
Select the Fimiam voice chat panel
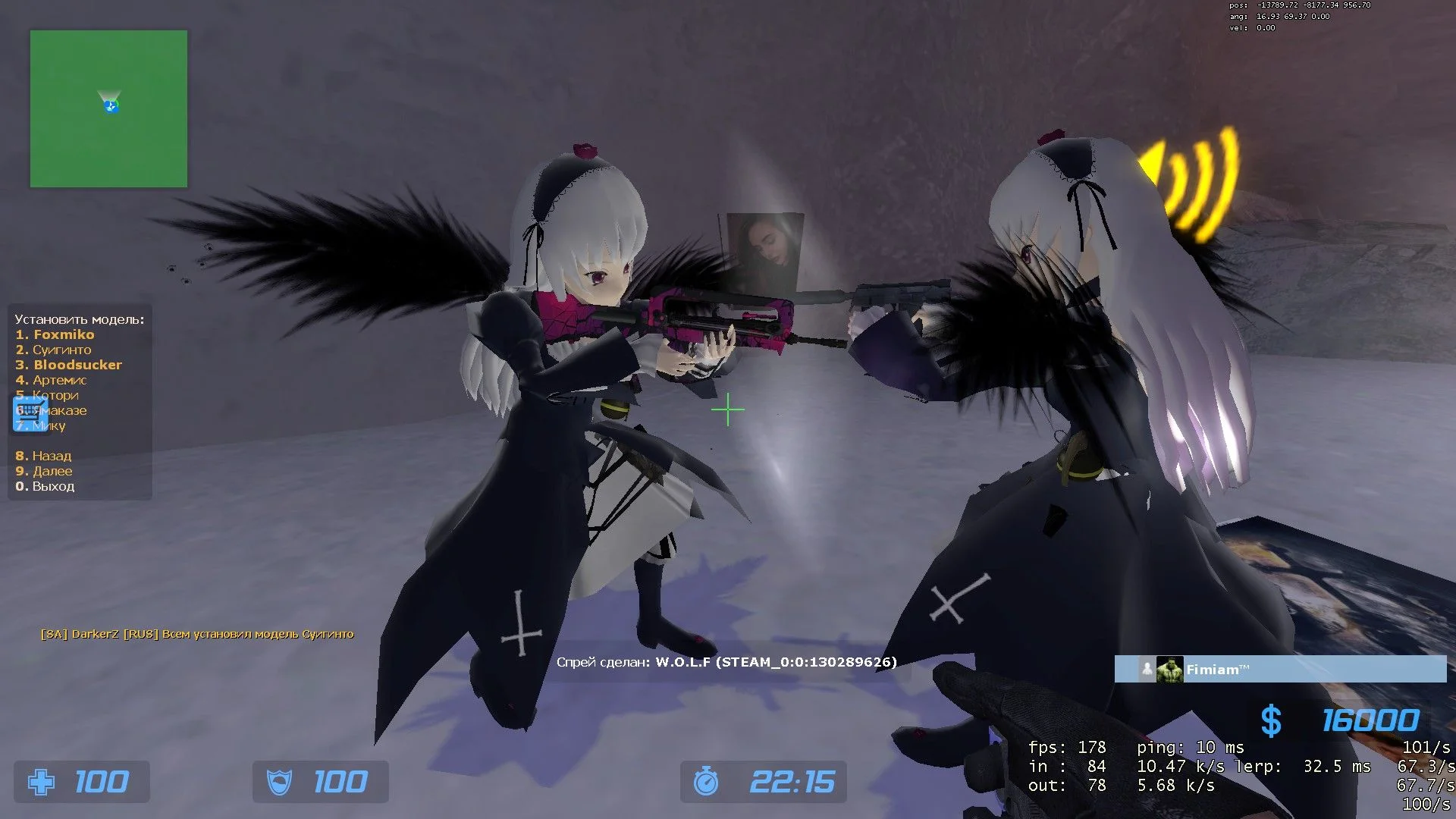[x=1280, y=669]
